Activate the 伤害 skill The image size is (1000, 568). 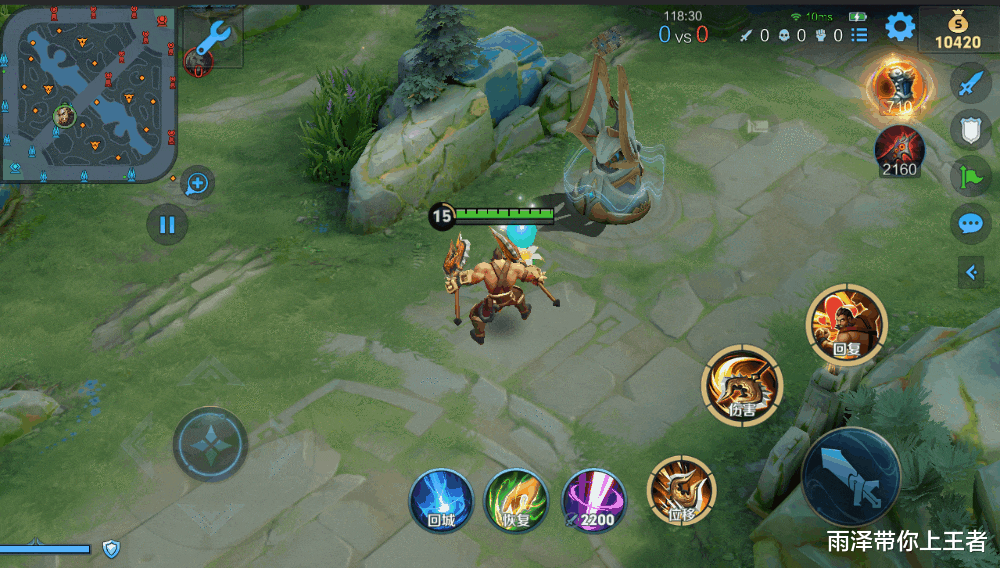742,384
